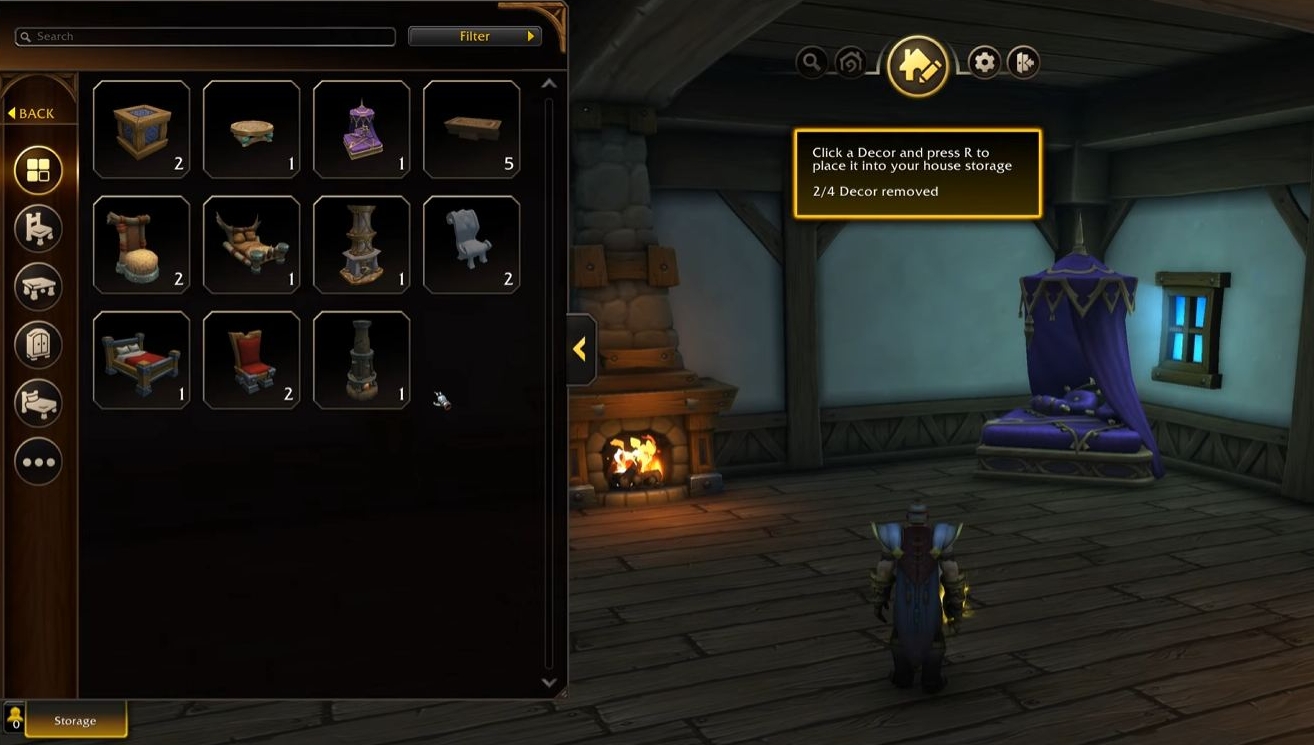Select the blue wooden crate decor
The width and height of the screenshot is (1314, 745).
pos(141,130)
